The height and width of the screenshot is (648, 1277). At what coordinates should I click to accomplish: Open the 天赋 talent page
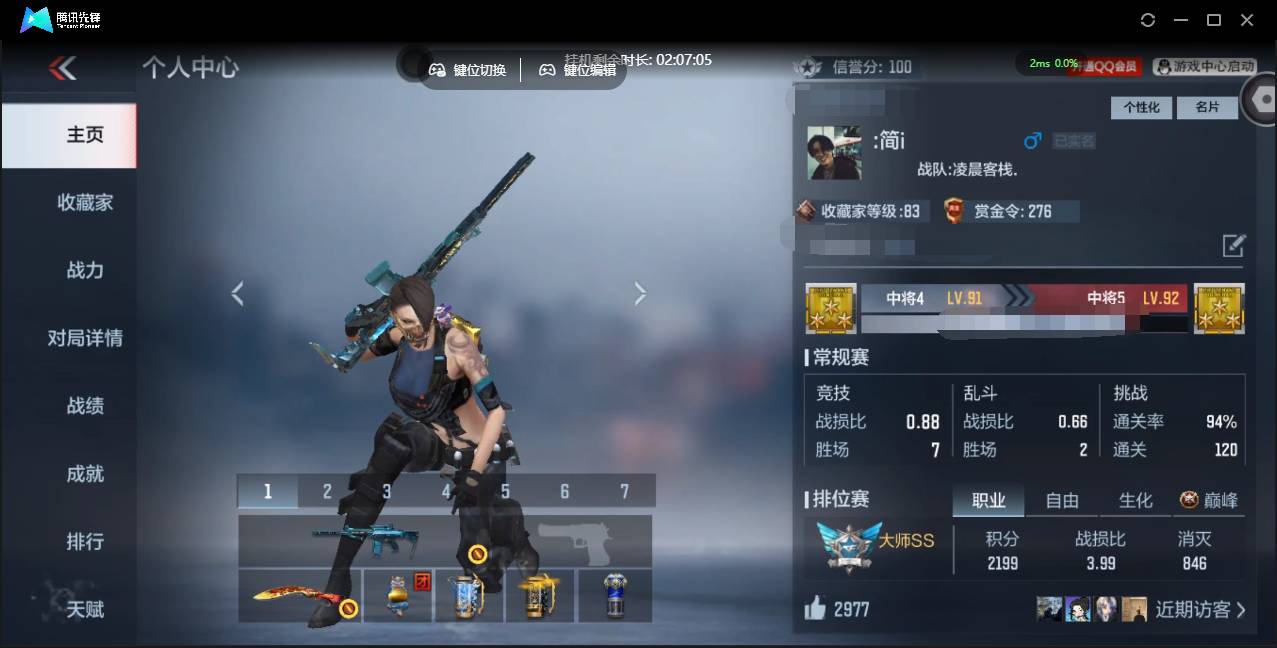point(85,608)
